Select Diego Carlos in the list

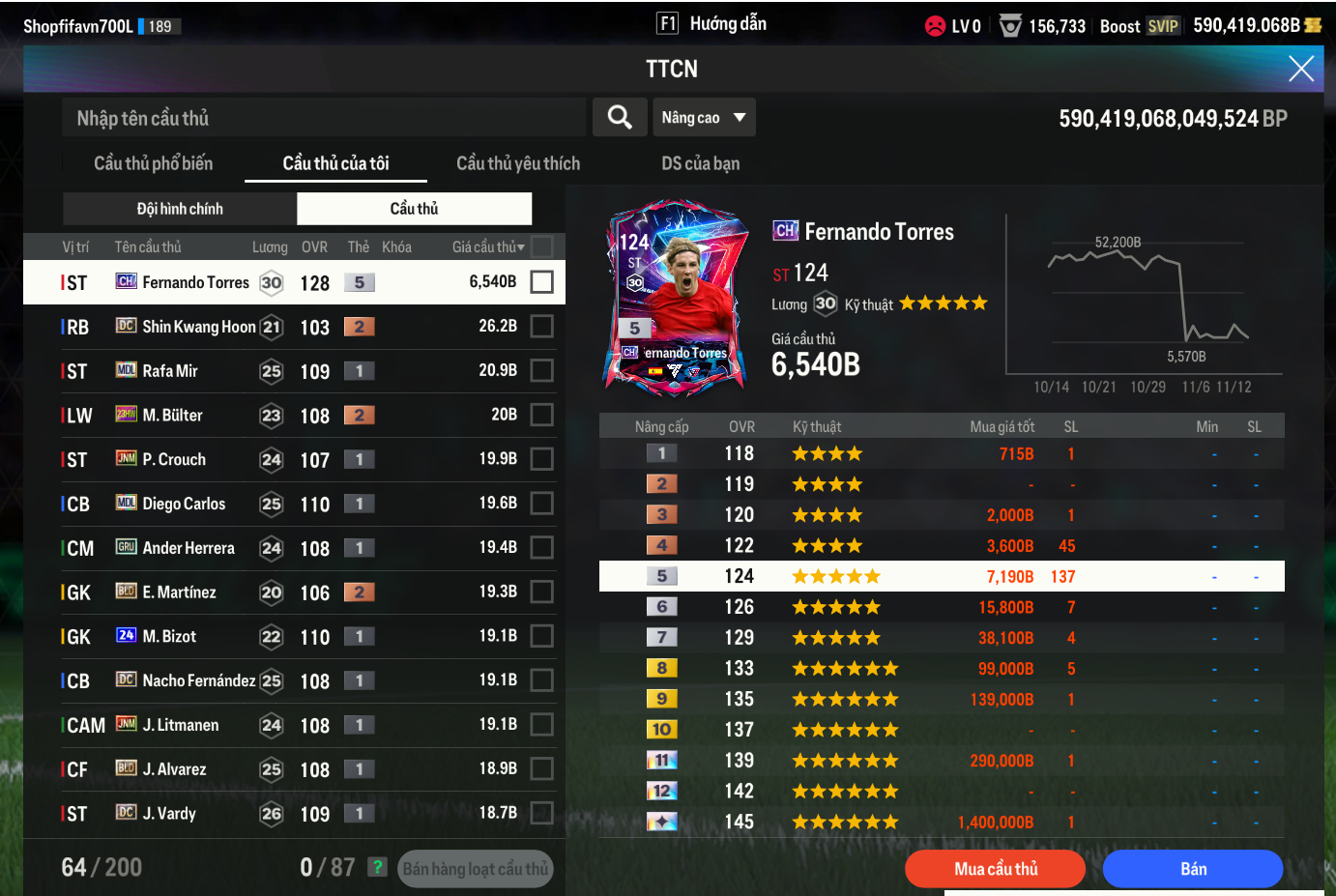point(290,504)
